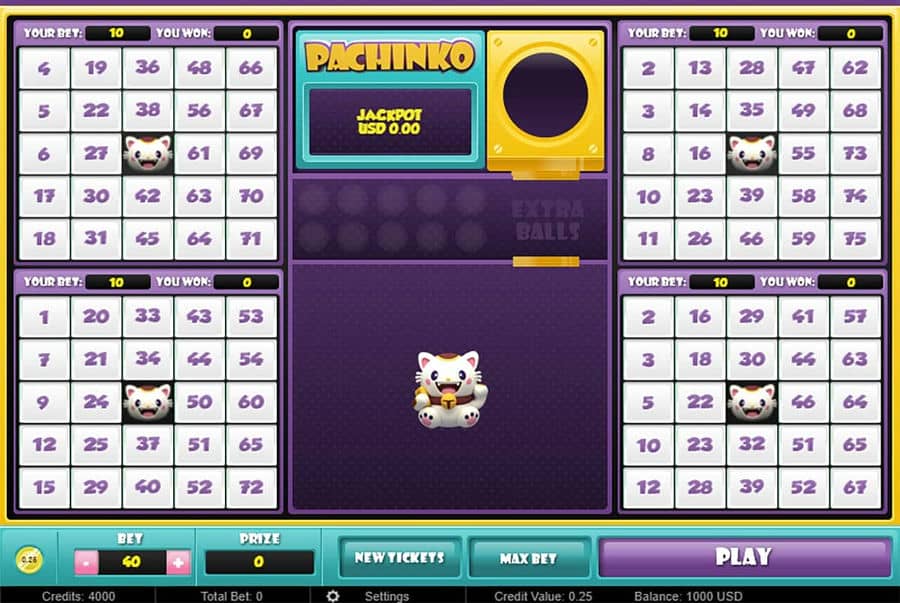Open the Settings text link
Image resolution: width=900 pixels, height=603 pixels.
pos(386,596)
